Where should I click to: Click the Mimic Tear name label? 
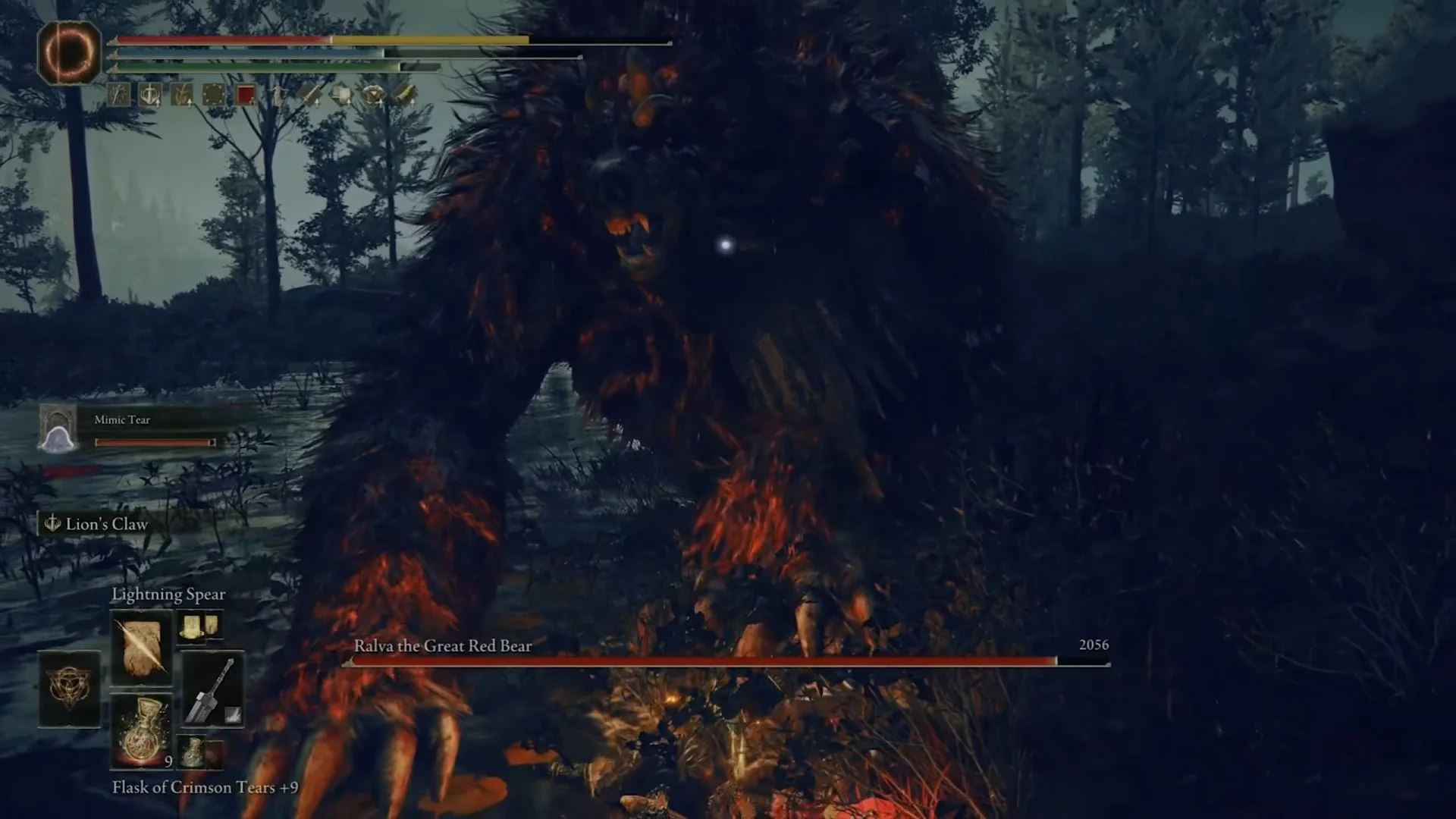click(x=123, y=419)
